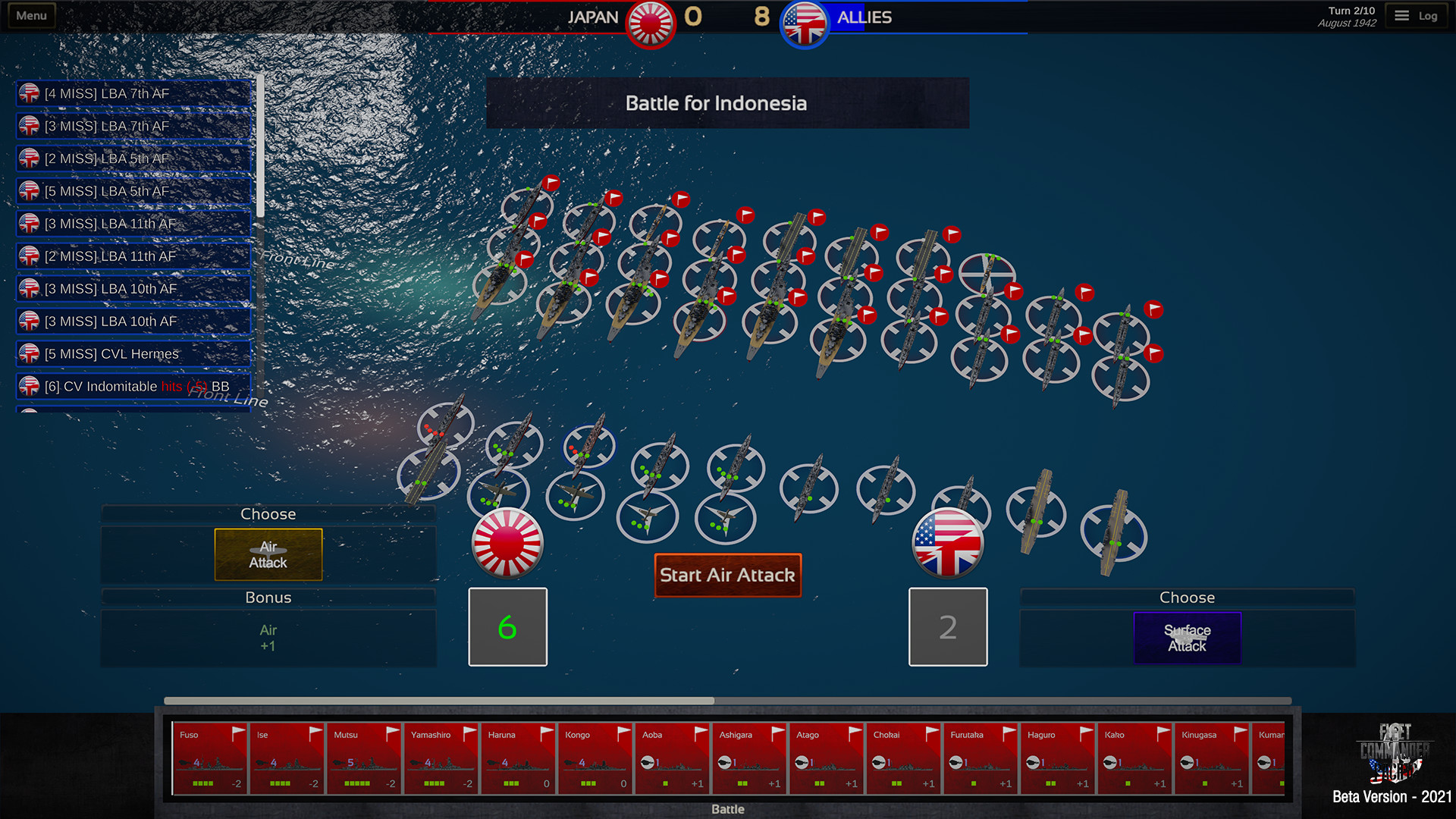Expand the [5 MISS] CVL Hermes log entry
Screen dimensions: 1456x819
click(x=133, y=353)
